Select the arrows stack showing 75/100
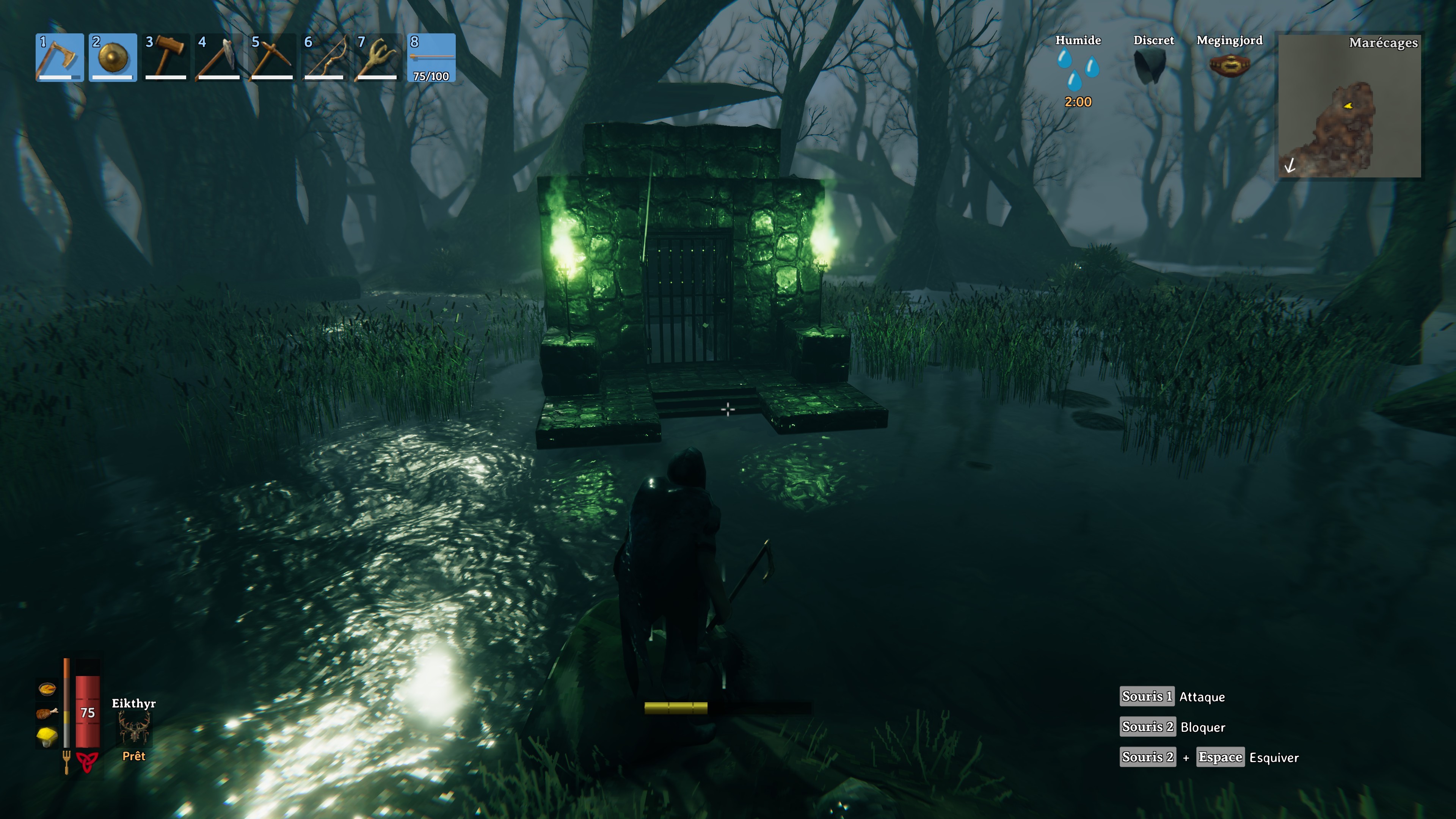 coord(431,57)
